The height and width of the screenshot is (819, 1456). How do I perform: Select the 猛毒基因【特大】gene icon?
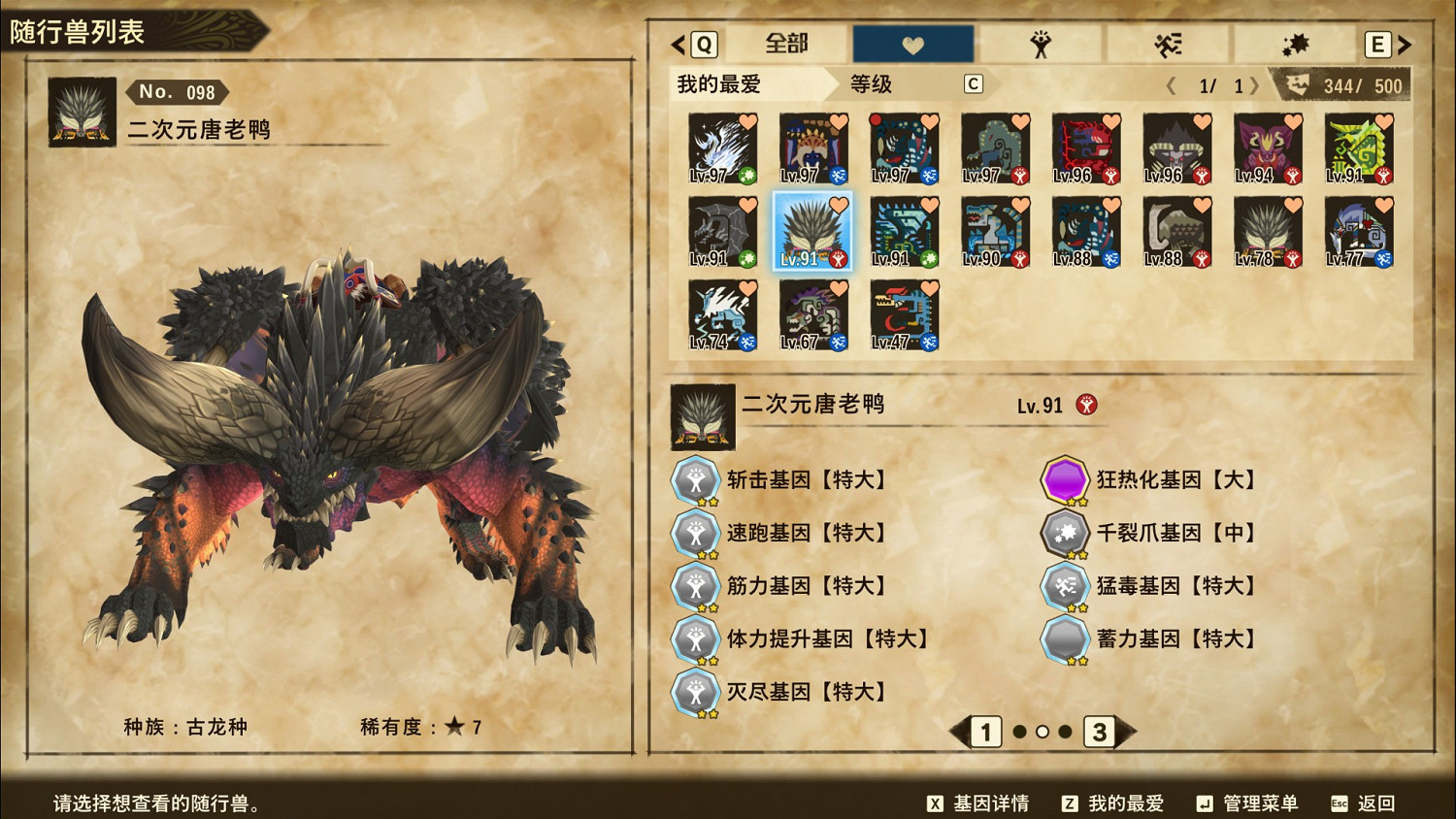(x=1064, y=586)
